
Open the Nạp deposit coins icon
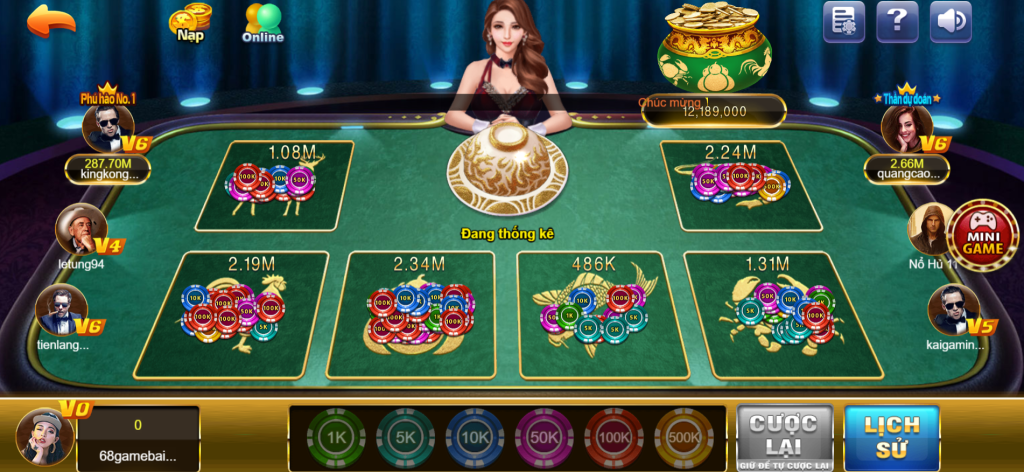click(x=189, y=22)
